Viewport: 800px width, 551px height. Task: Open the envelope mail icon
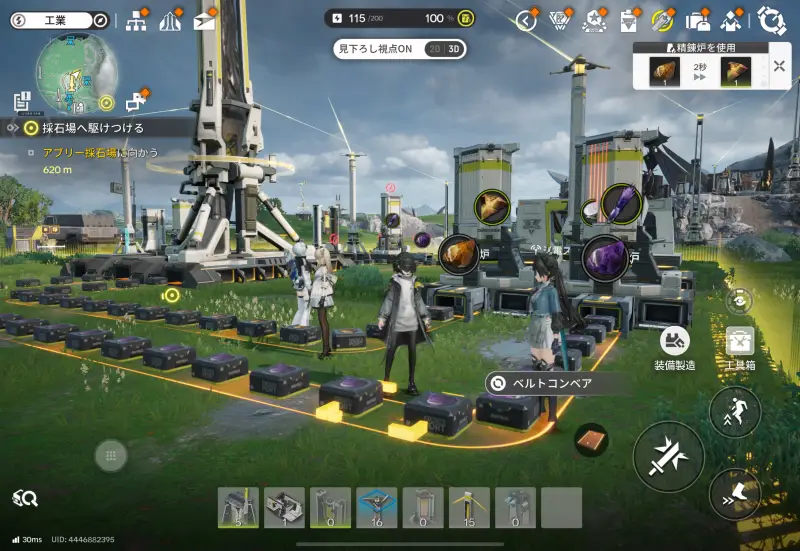[204, 21]
